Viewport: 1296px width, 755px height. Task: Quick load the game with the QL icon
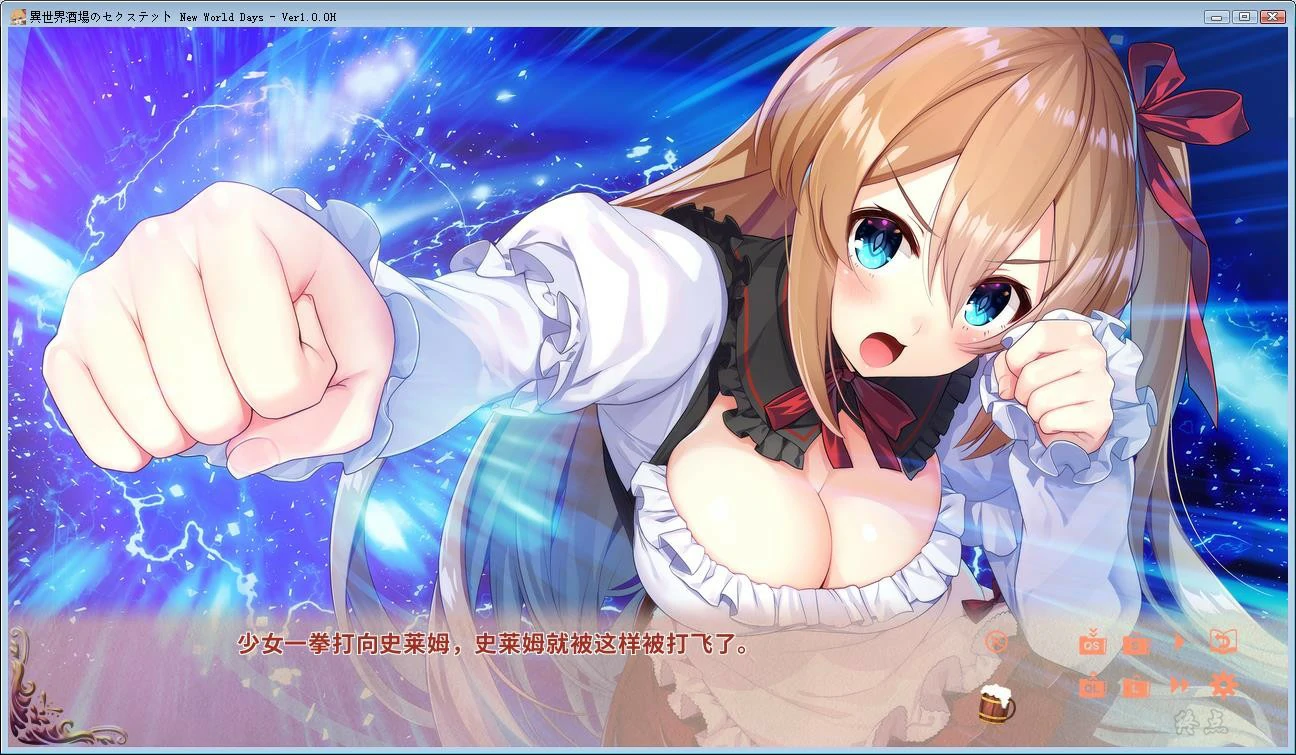coord(1093,687)
